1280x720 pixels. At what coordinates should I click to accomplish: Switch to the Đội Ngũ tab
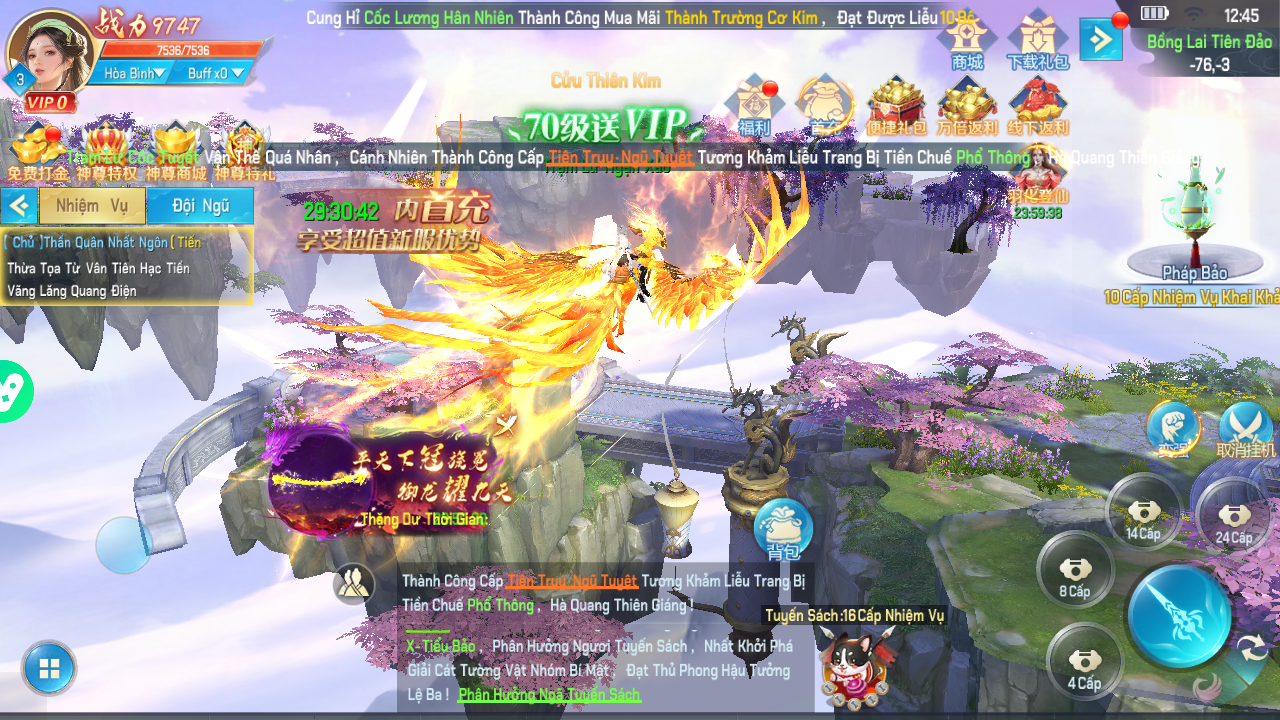[200, 206]
